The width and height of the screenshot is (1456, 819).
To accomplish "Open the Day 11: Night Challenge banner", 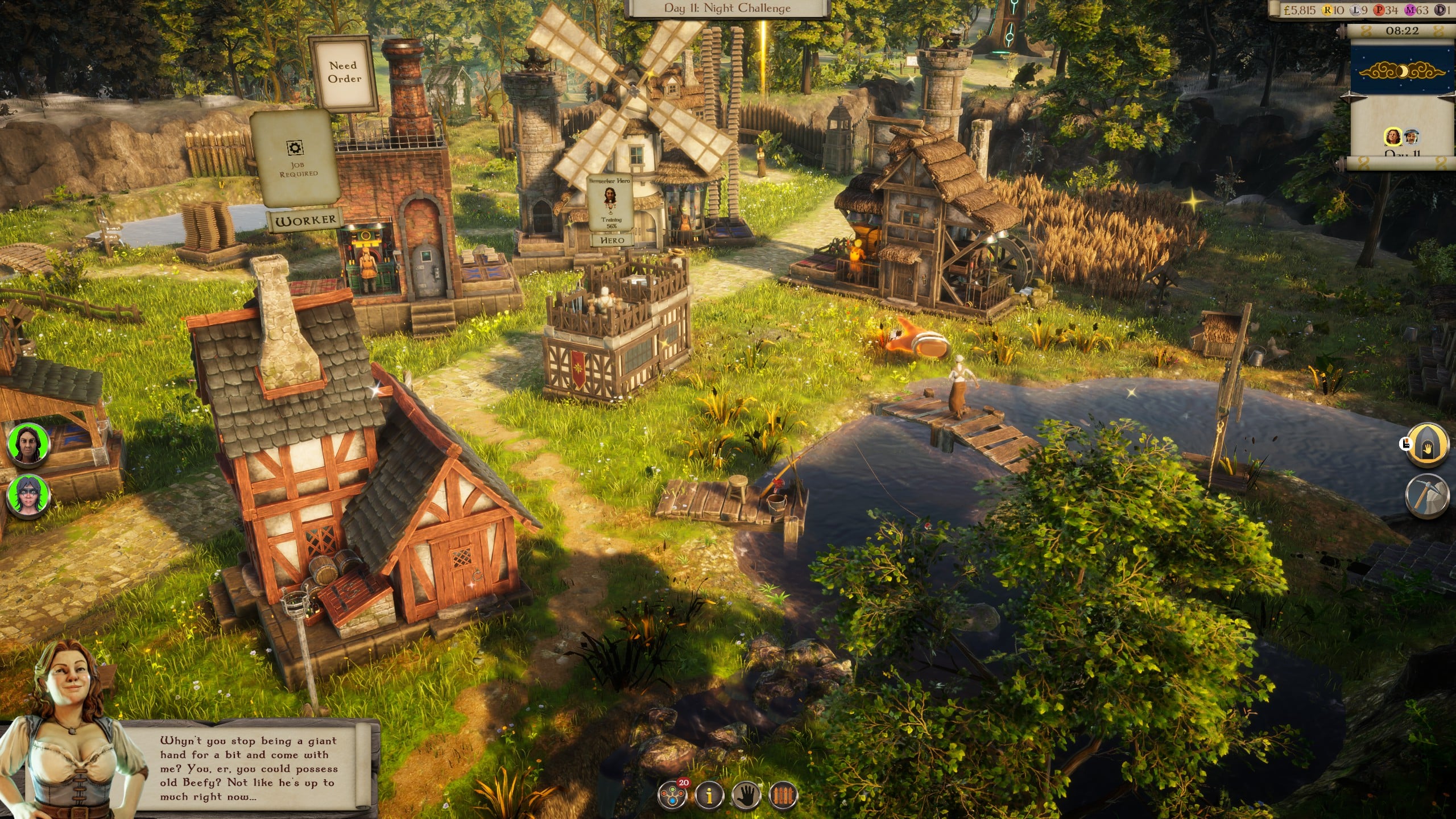I will pos(727,9).
